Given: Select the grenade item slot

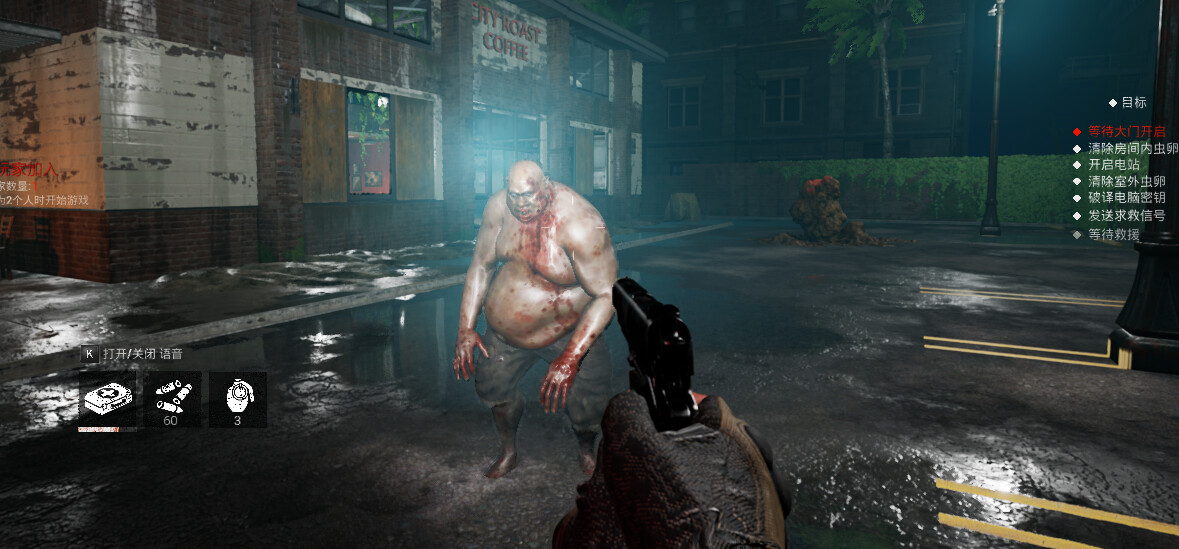Looking at the screenshot, I should pyautogui.click(x=238, y=400).
